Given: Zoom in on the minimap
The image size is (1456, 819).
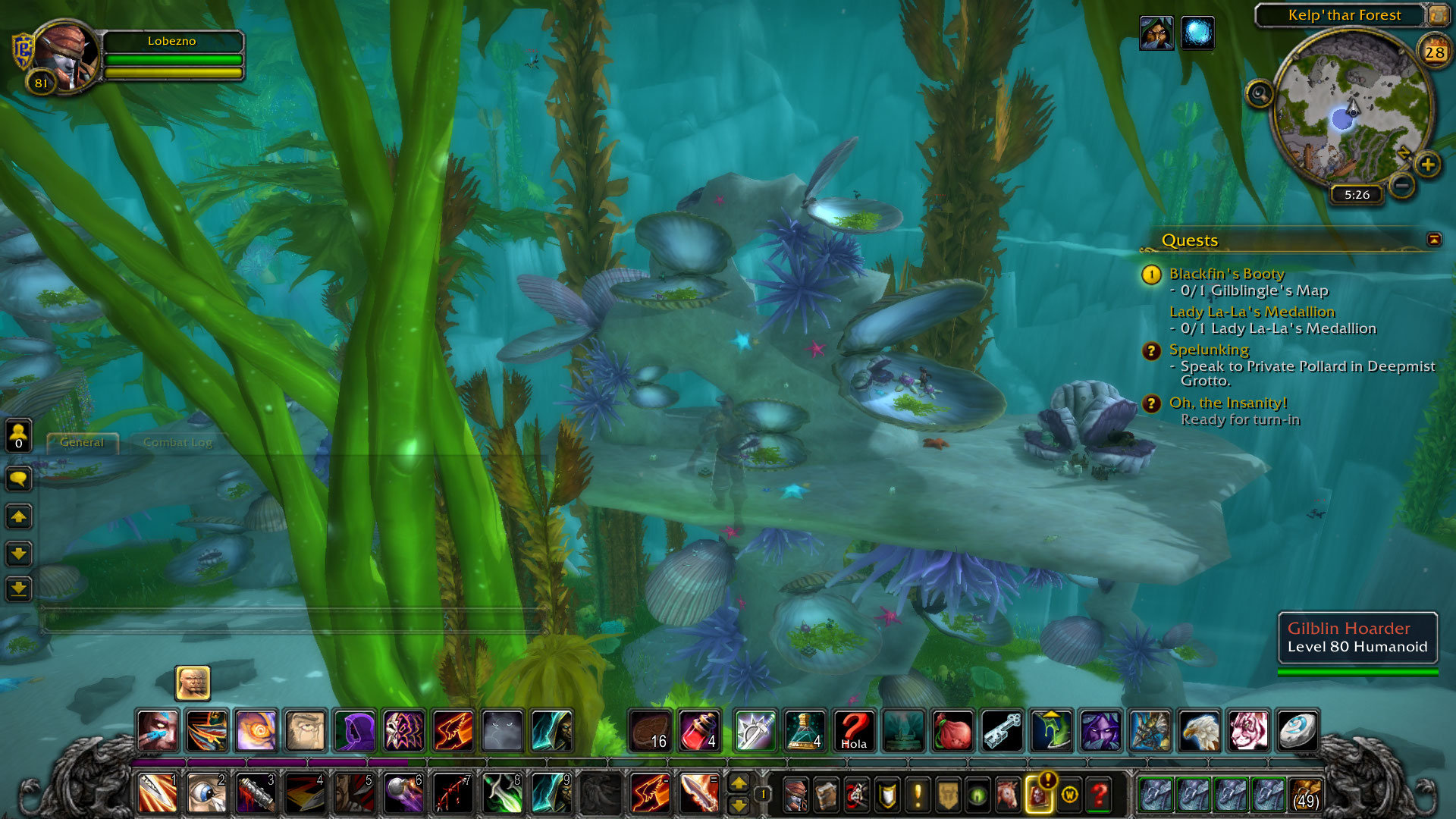Looking at the screenshot, I should pos(1428,164).
